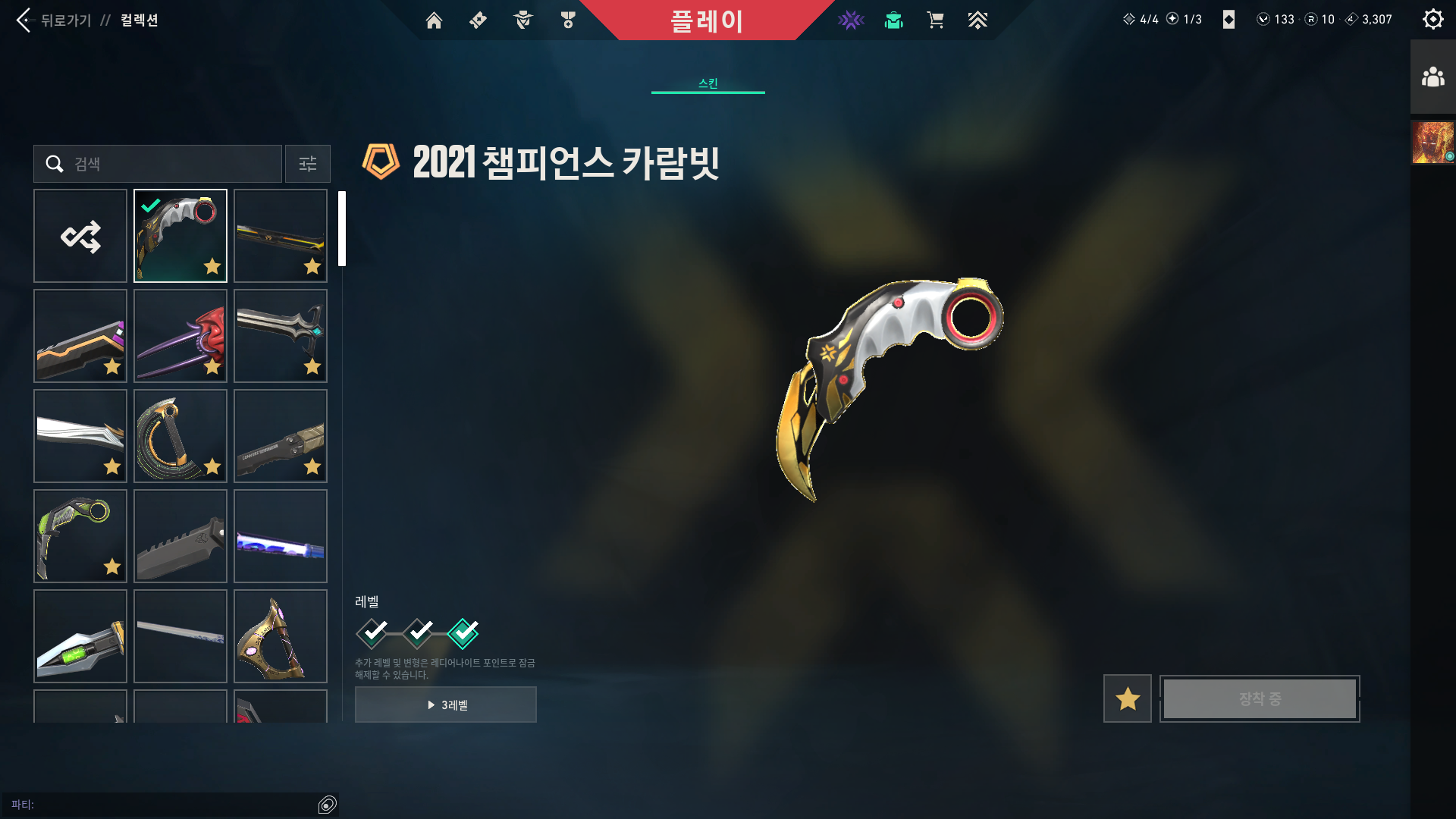The image size is (1456, 819).
Task: Toggle the favorite star for the Champions Karambit
Action: point(1126,698)
